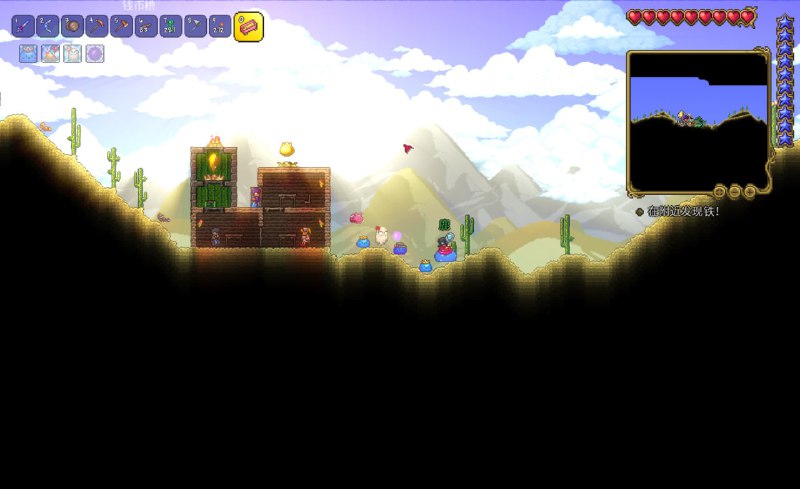Zoom out the minimap with minus button

point(734,190)
